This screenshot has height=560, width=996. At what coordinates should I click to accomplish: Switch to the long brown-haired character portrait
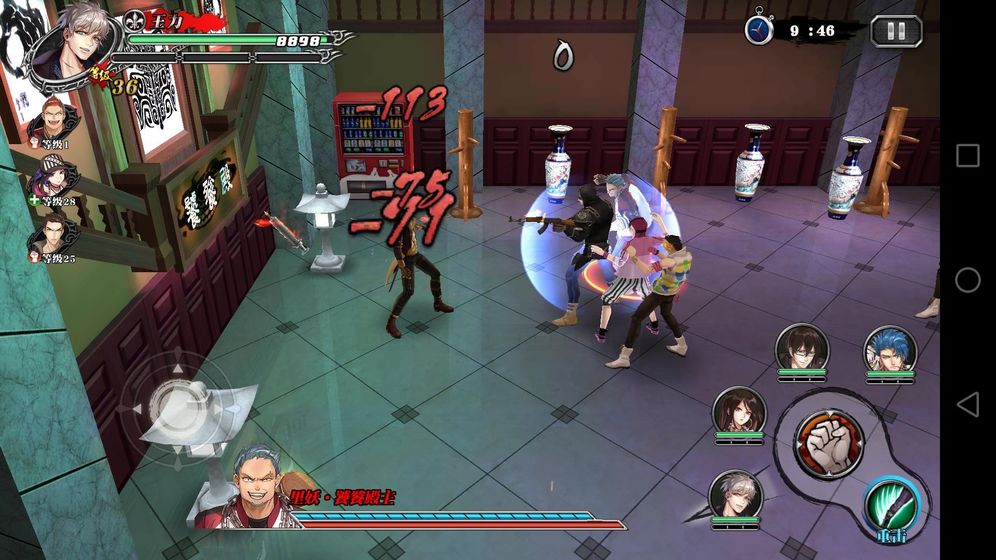pos(739,412)
